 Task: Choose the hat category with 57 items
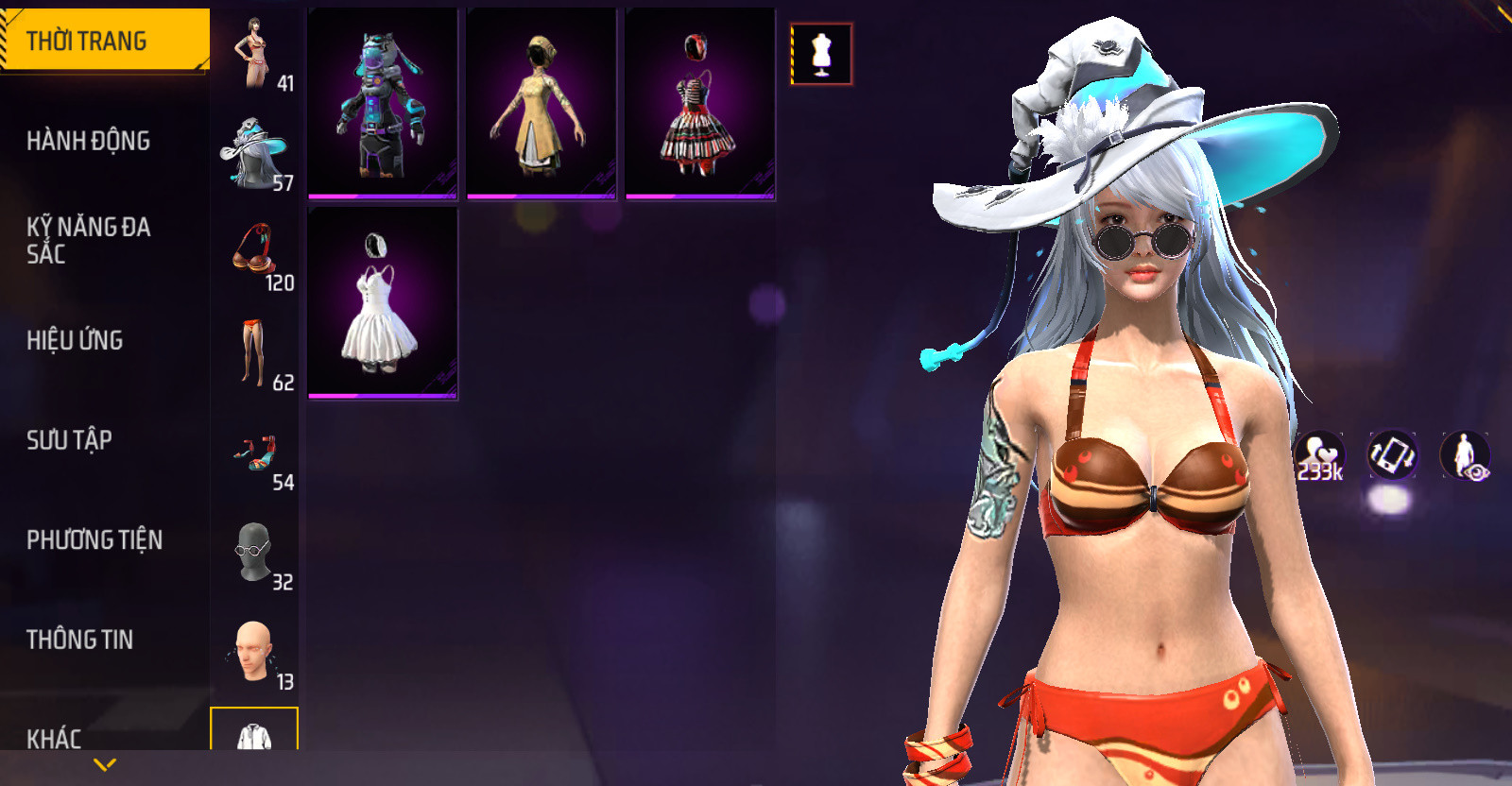255,154
